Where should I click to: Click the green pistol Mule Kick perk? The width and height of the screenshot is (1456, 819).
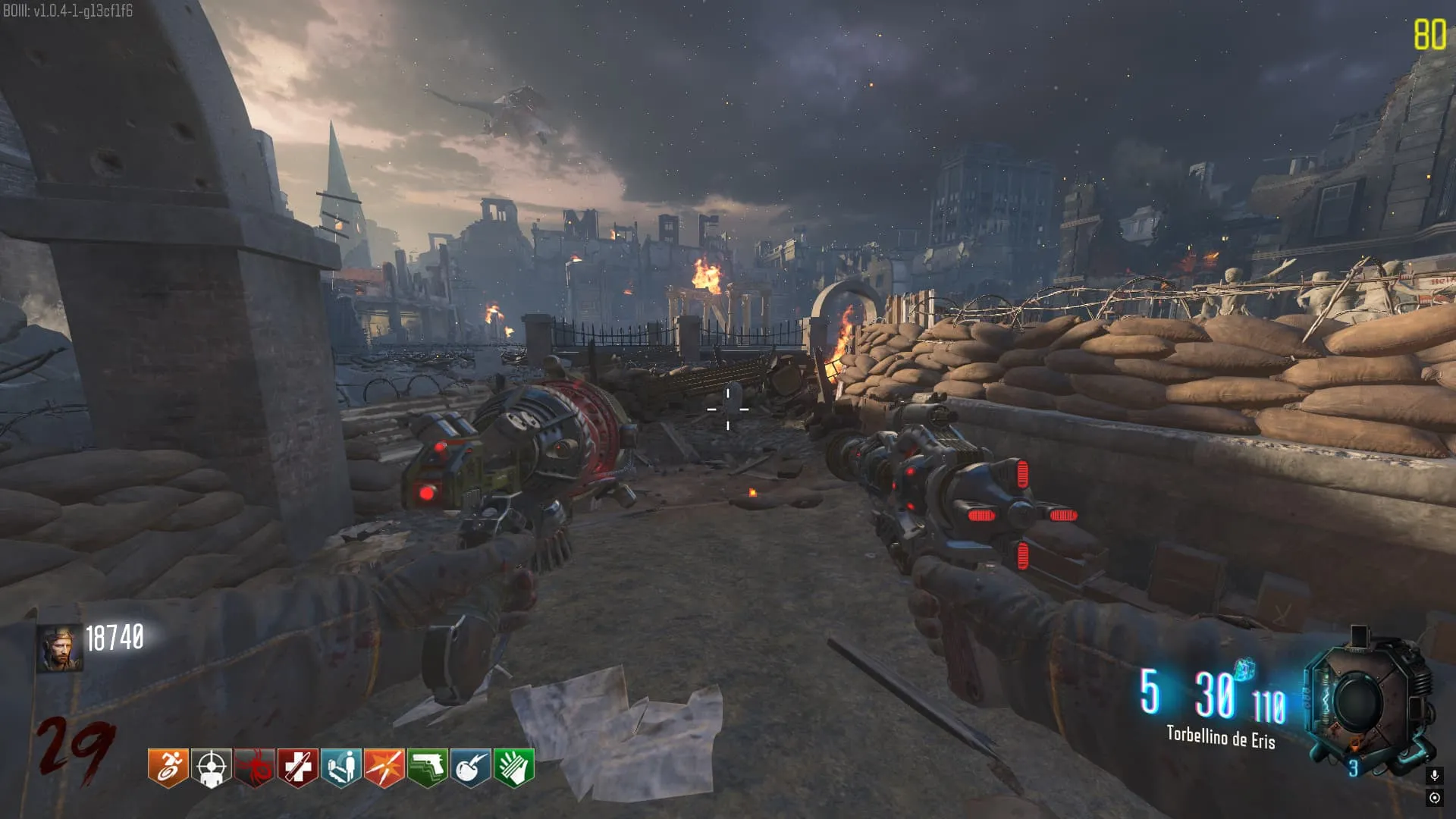coord(428,767)
